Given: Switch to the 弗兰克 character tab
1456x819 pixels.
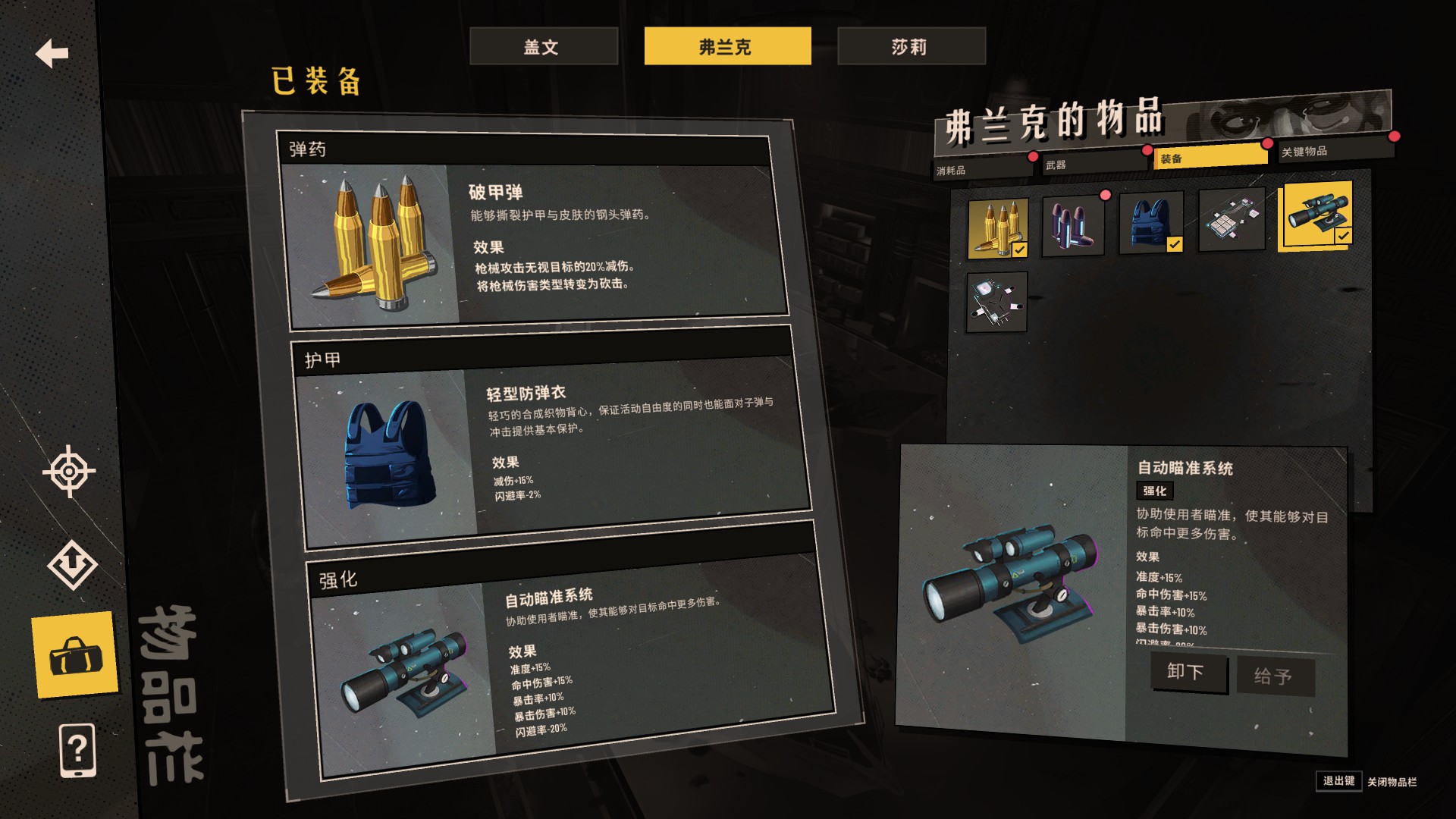Looking at the screenshot, I should pyautogui.click(x=726, y=45).
